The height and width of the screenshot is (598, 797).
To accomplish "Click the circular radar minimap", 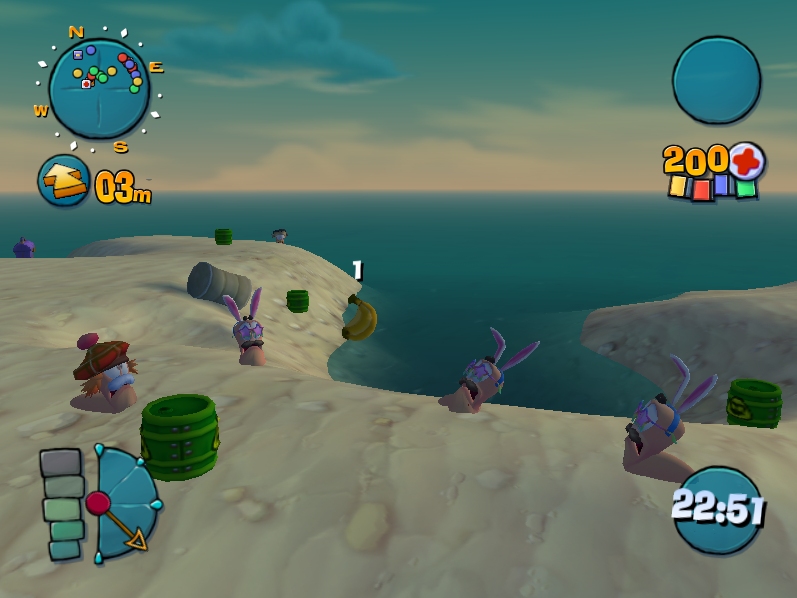I will point(99,88).
